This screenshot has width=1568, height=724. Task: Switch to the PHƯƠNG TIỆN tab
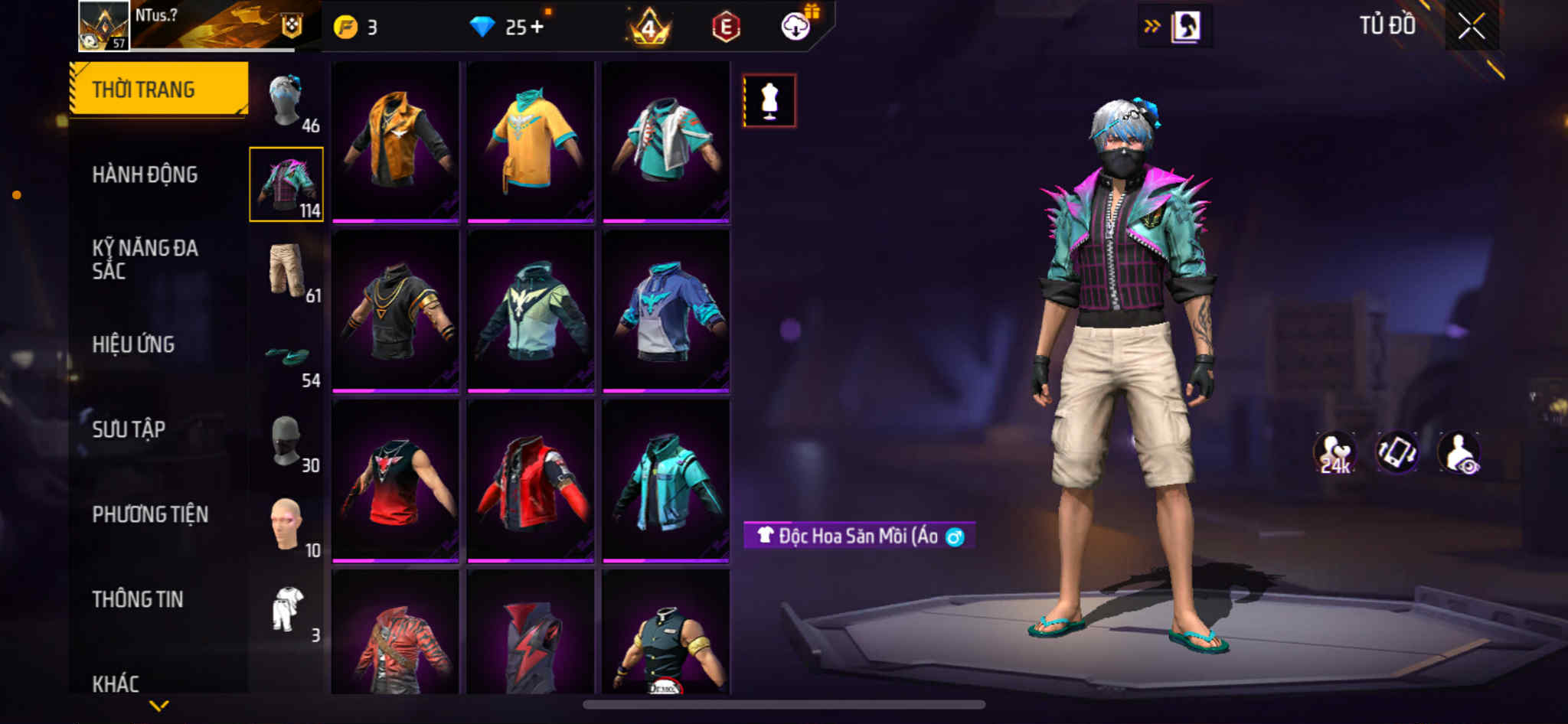150,514
